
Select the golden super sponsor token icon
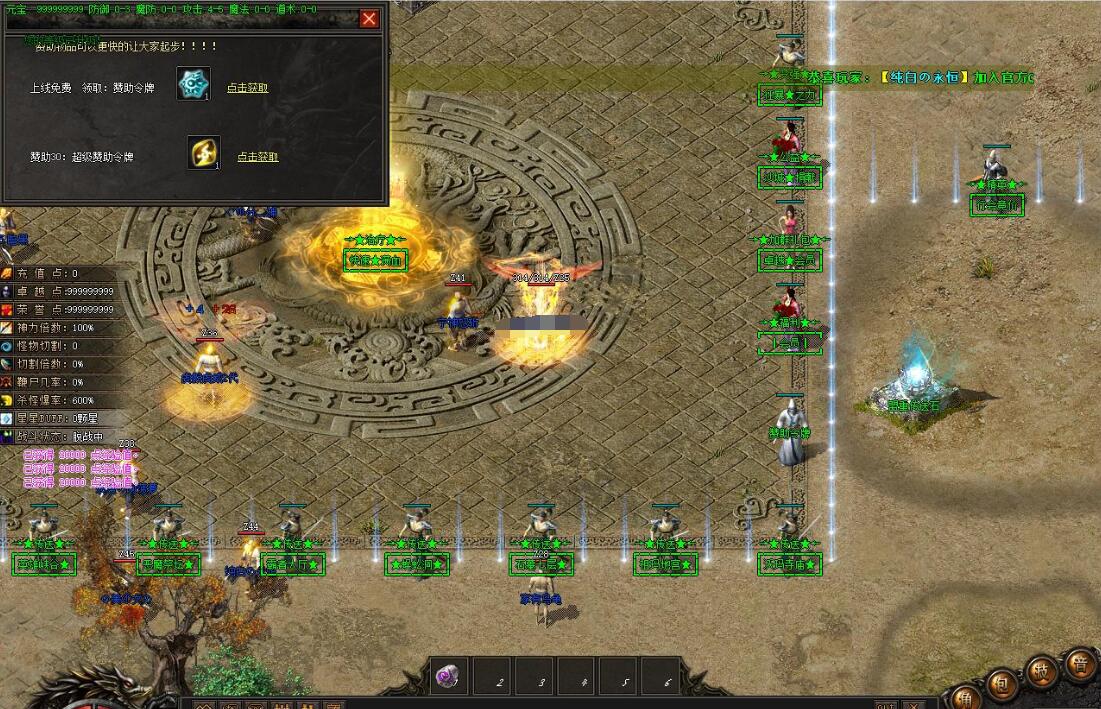204,153
